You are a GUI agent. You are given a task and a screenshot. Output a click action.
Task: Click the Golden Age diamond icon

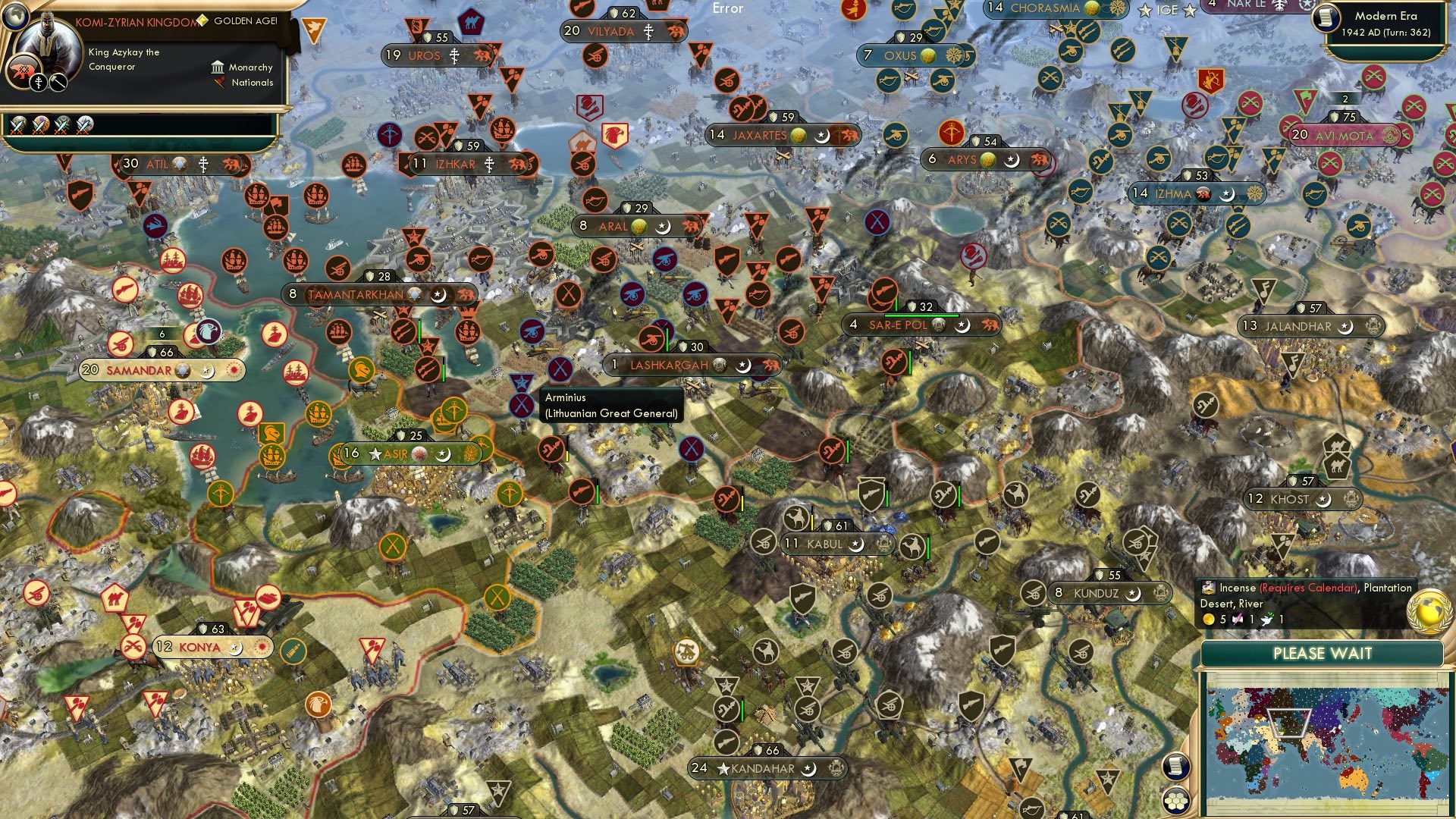point(202,20)
